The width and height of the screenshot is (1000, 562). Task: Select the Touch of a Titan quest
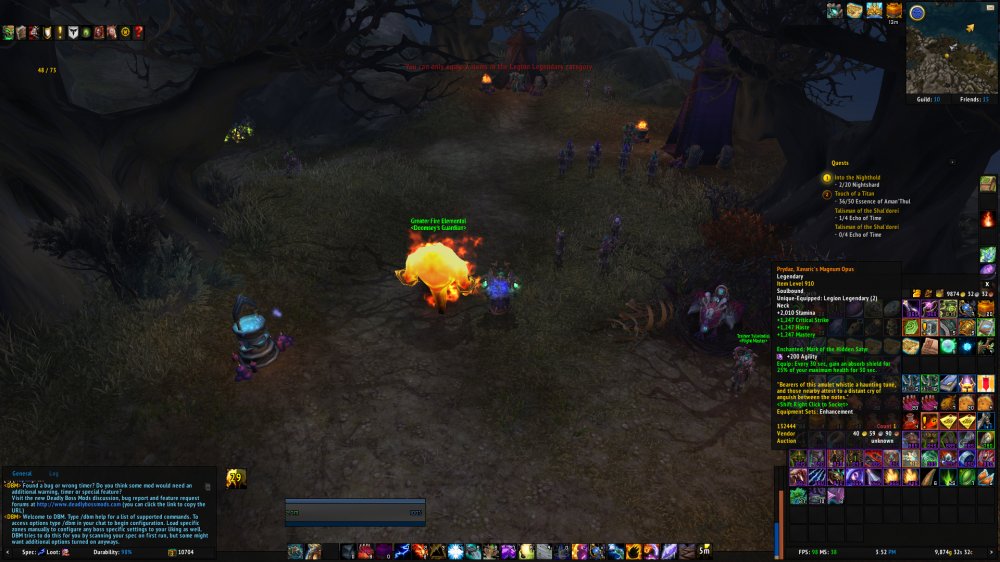[x=857, y=193]
